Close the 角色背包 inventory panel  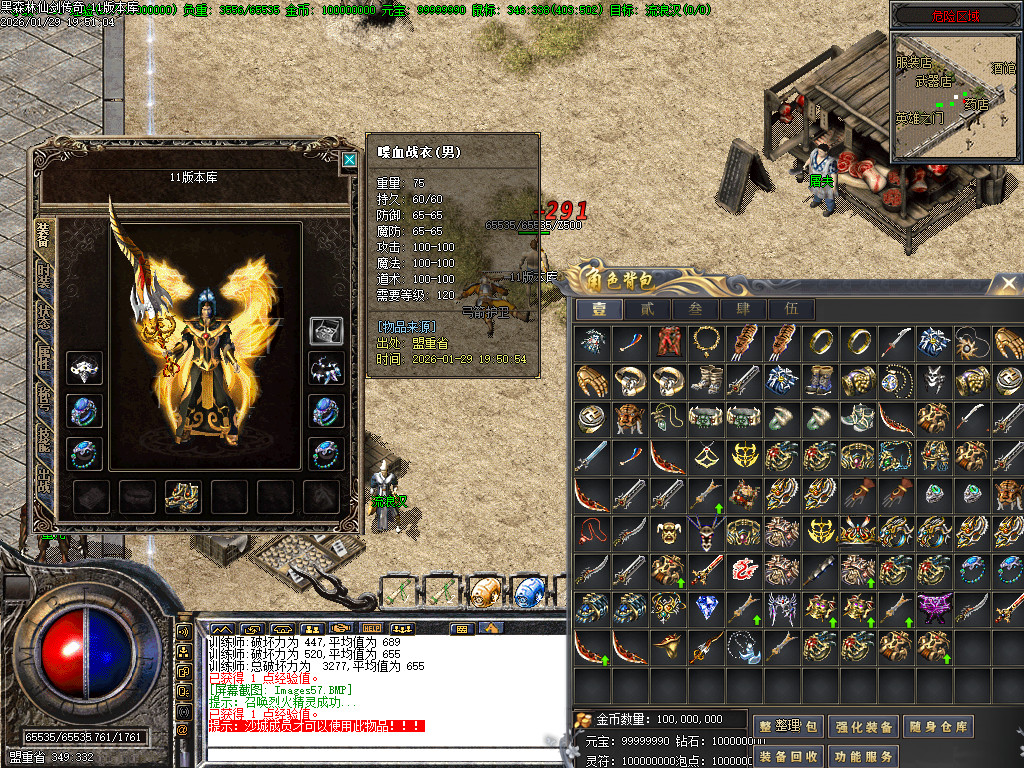pos(1007,285)
